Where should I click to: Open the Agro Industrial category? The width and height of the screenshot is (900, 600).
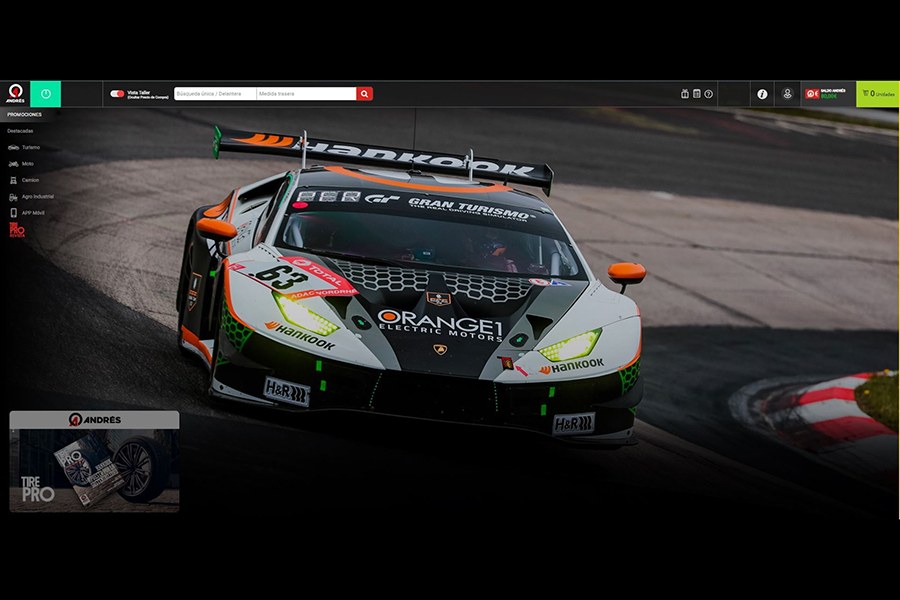[37, 196]
